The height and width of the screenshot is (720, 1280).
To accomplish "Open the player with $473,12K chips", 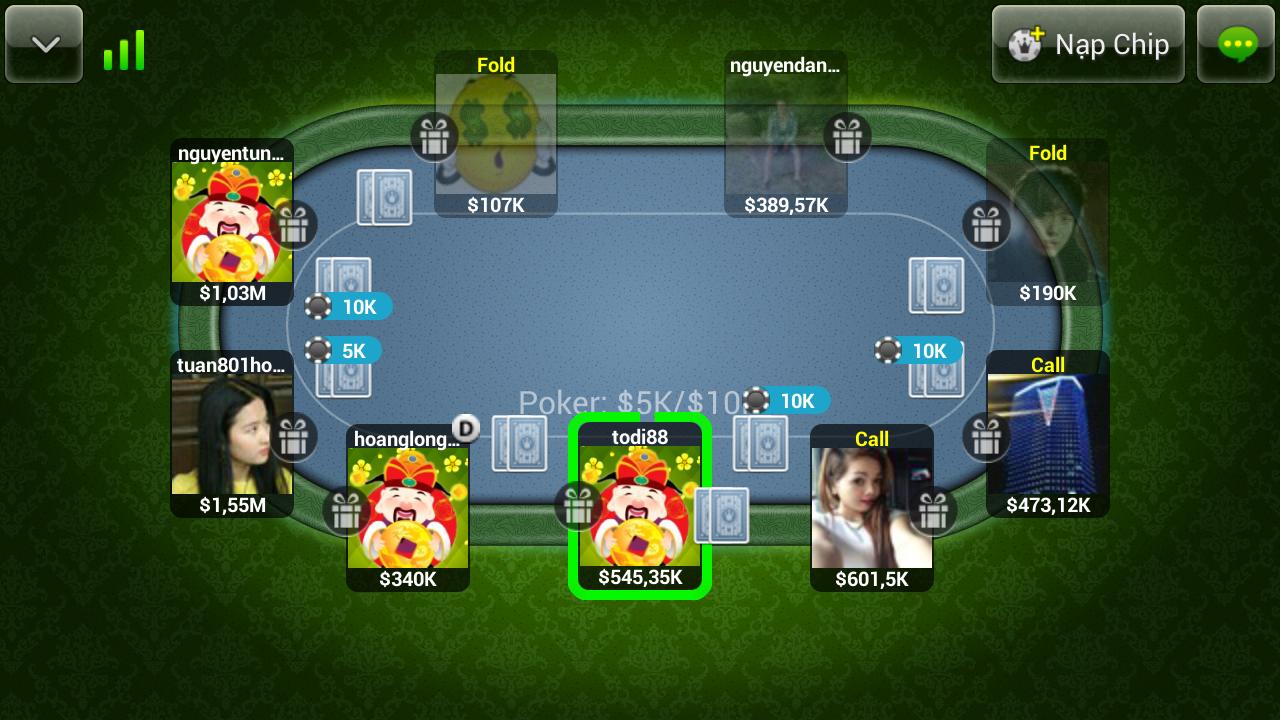I will pyautogui.click(x=1047, y=434).
